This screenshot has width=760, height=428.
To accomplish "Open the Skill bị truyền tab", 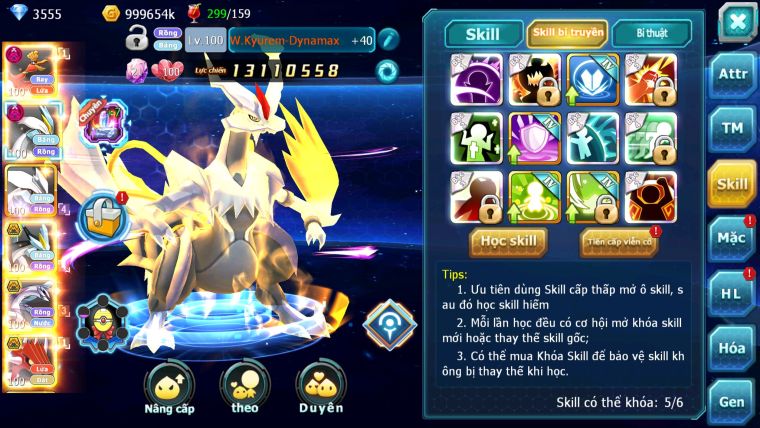I will point(567,33).
